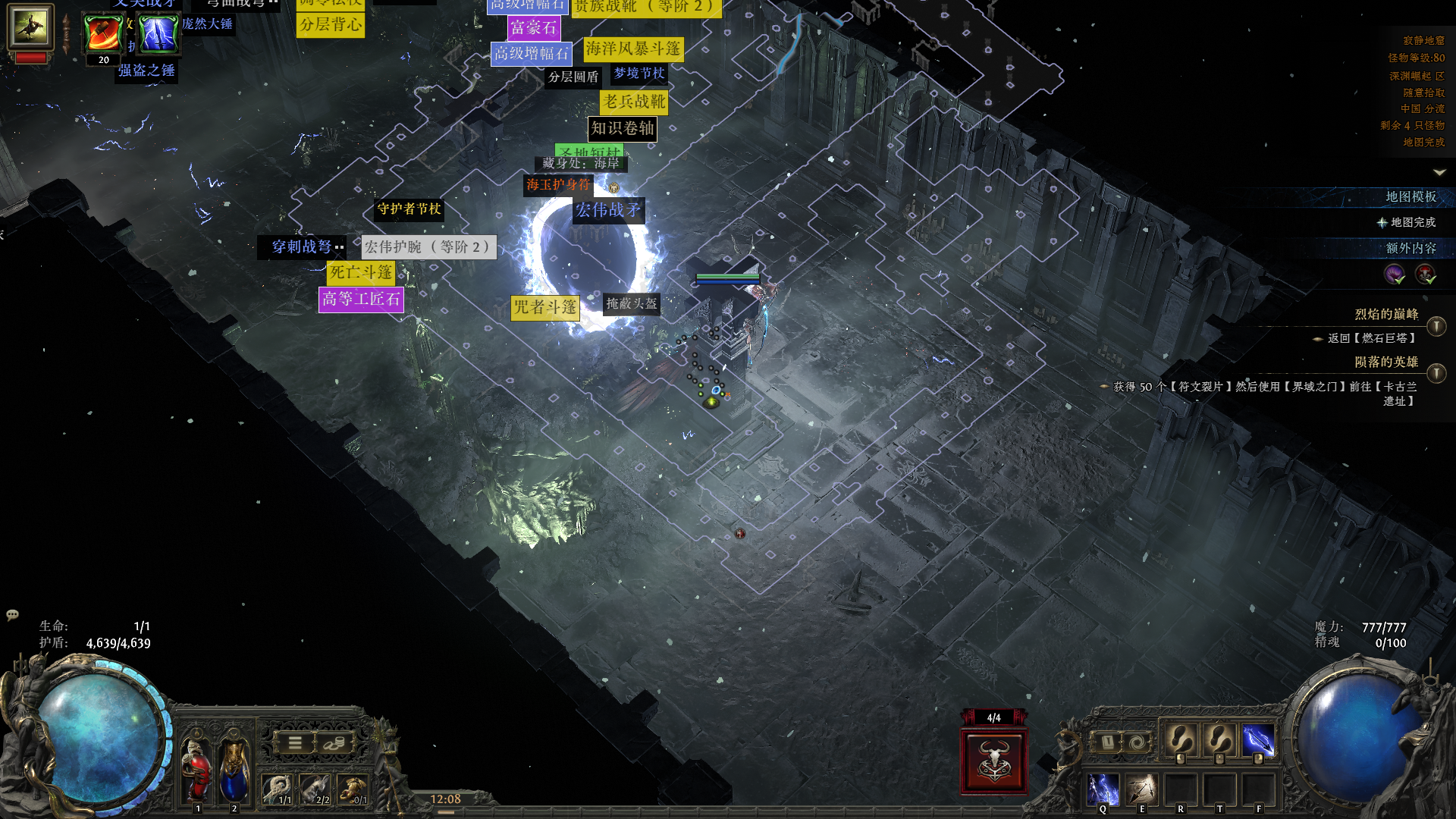1456x819 pixels.
Task: Collapse the map info arrow
Action: (1439, 173)
